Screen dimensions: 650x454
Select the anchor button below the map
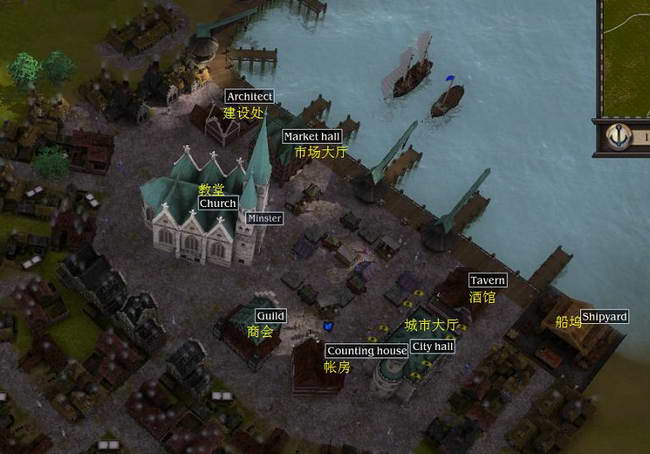(619, 135)
